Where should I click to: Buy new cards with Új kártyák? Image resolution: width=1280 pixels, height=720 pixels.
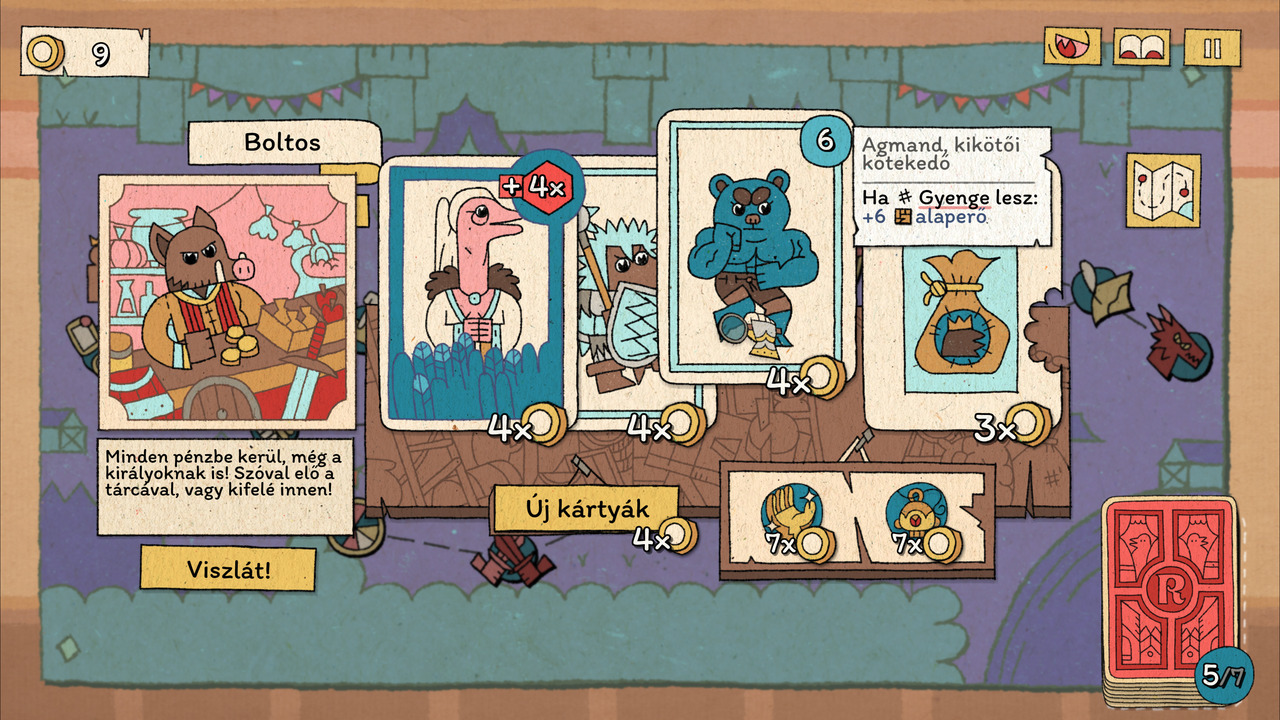coord(586,510)
